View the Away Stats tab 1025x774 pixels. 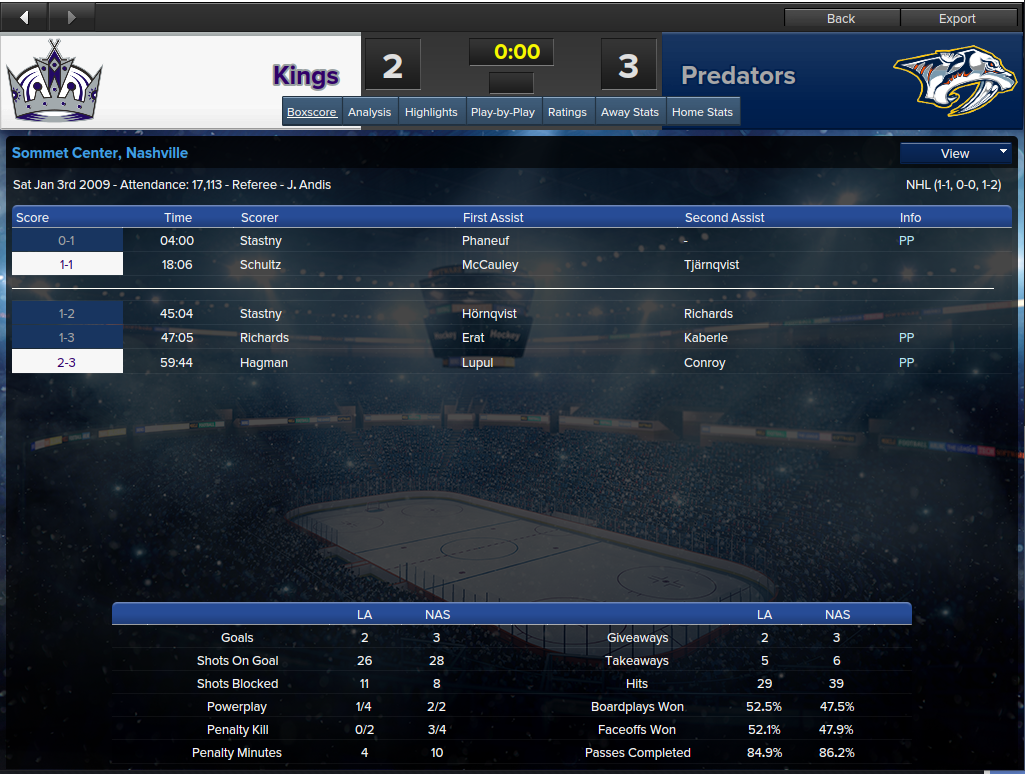(x=630, y=112)
